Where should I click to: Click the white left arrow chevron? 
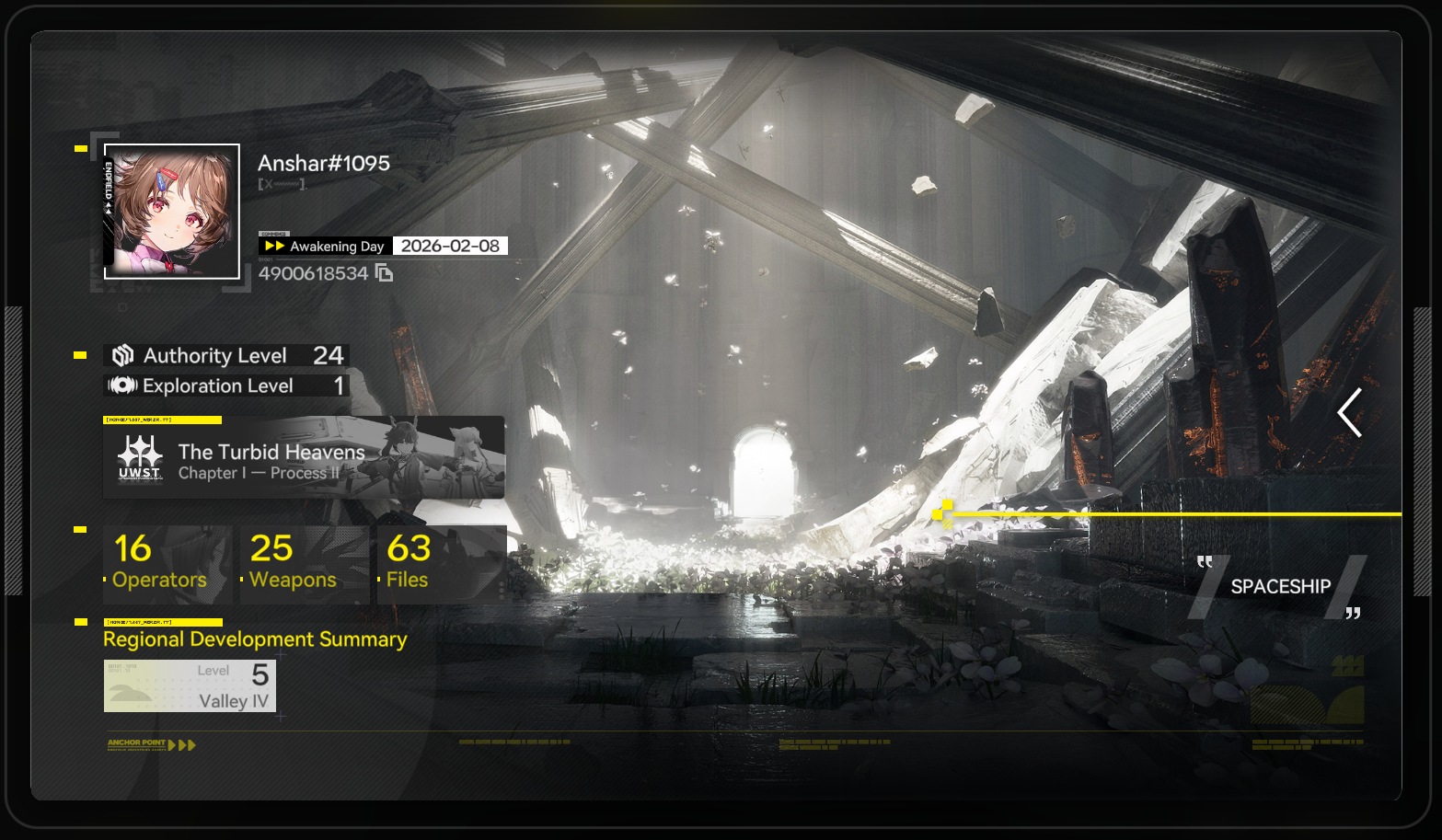[1350, 413]
